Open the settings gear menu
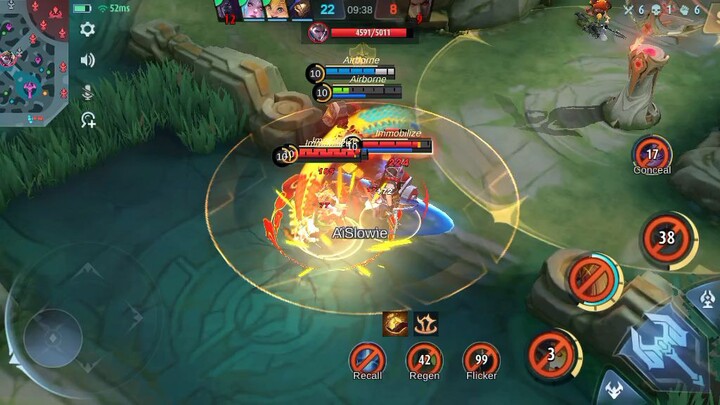 88,29
